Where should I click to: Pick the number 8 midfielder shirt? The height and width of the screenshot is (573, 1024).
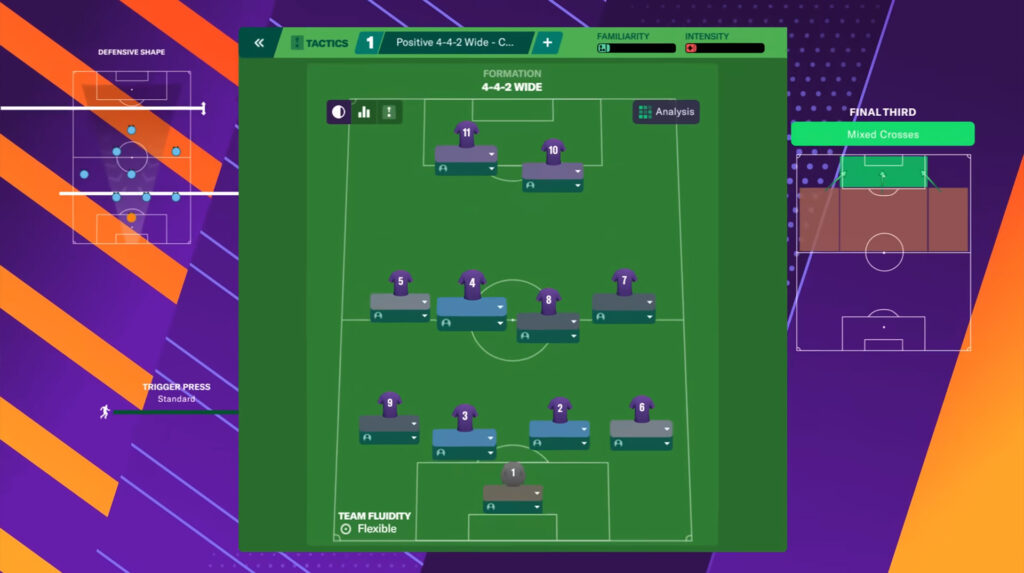pos(548,300)
